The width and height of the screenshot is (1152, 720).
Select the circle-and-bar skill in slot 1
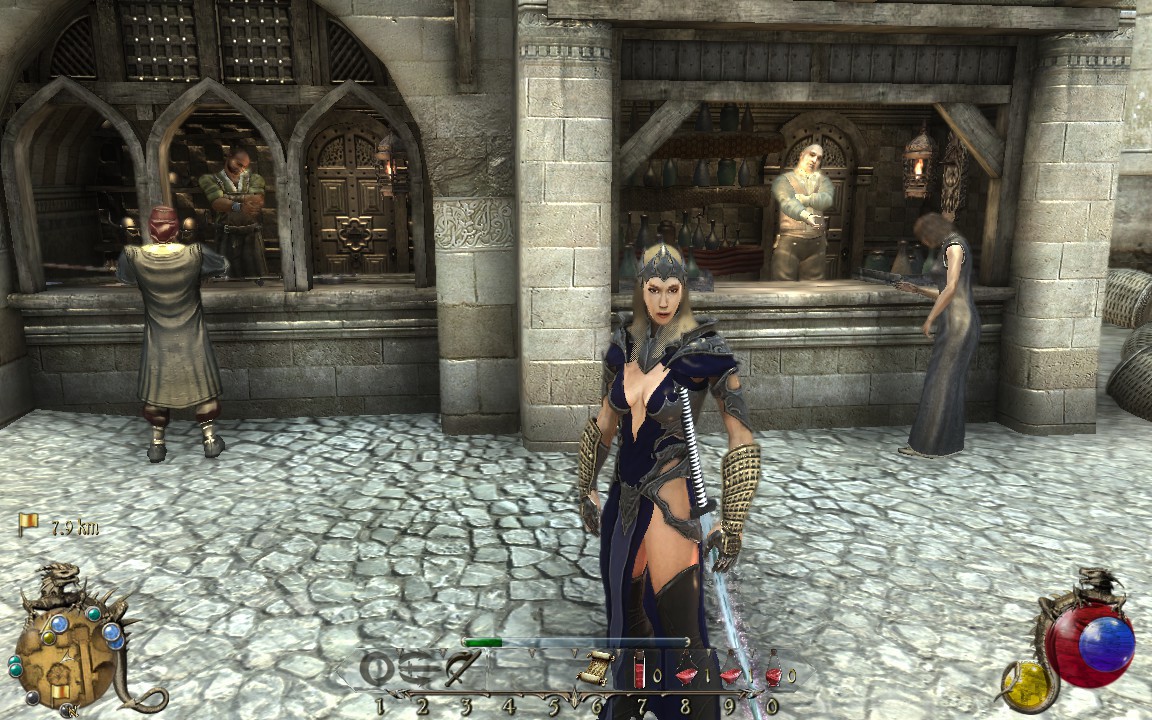pos(376,669)
